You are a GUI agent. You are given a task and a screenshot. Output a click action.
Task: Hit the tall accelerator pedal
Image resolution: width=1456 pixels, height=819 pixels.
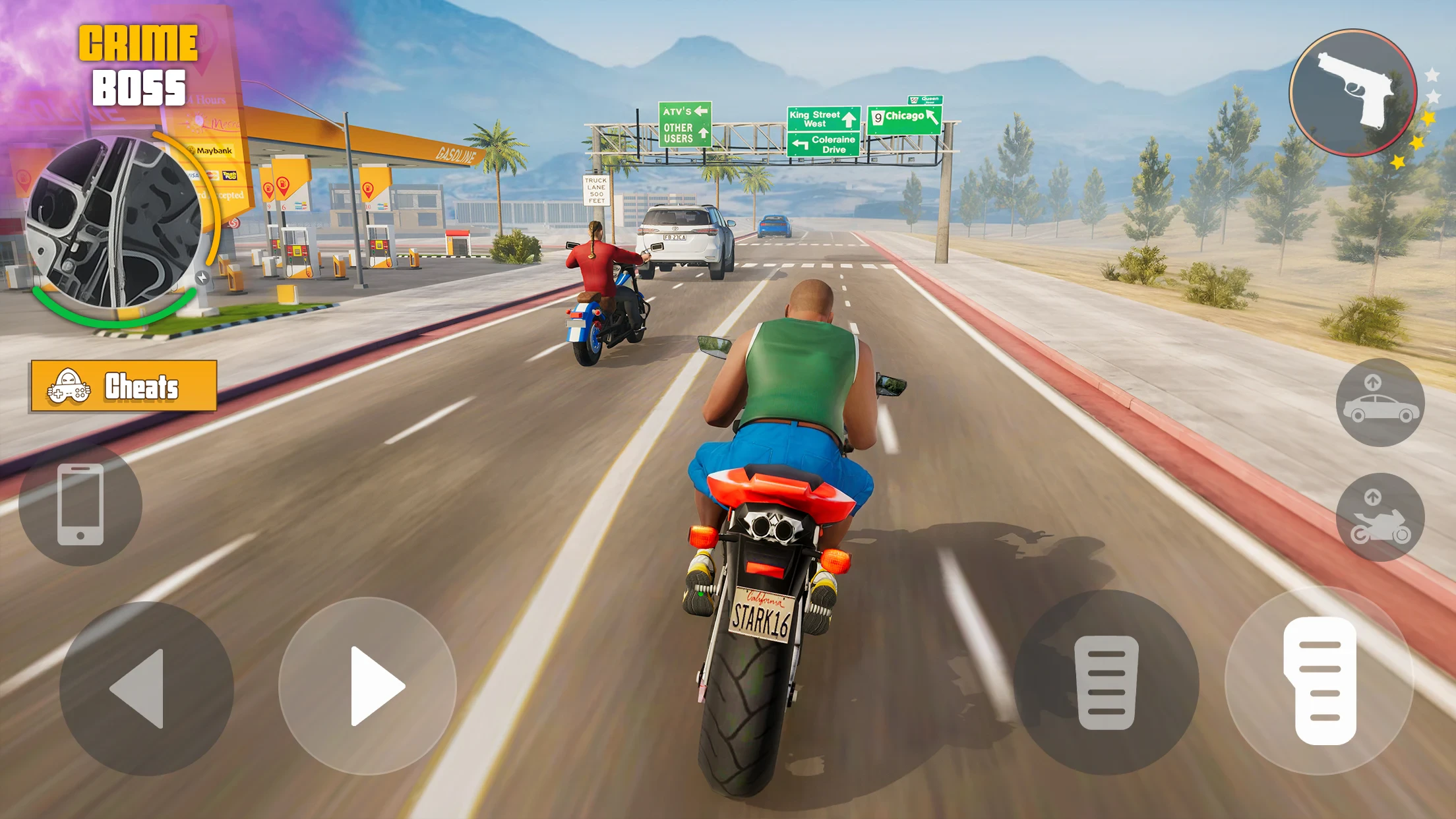click(x=1319, y=681)
